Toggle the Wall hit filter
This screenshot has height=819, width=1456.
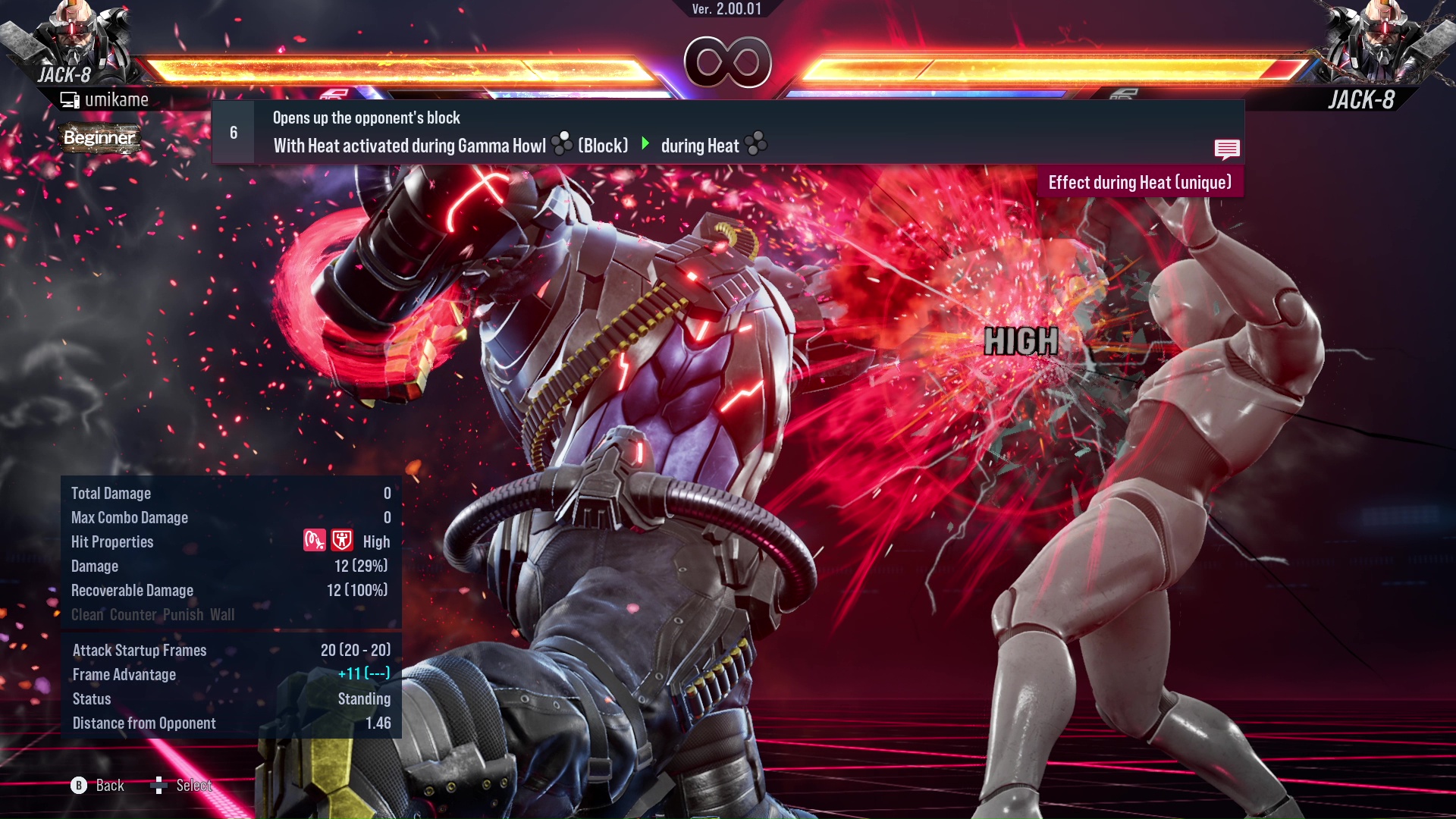point(222,615)
